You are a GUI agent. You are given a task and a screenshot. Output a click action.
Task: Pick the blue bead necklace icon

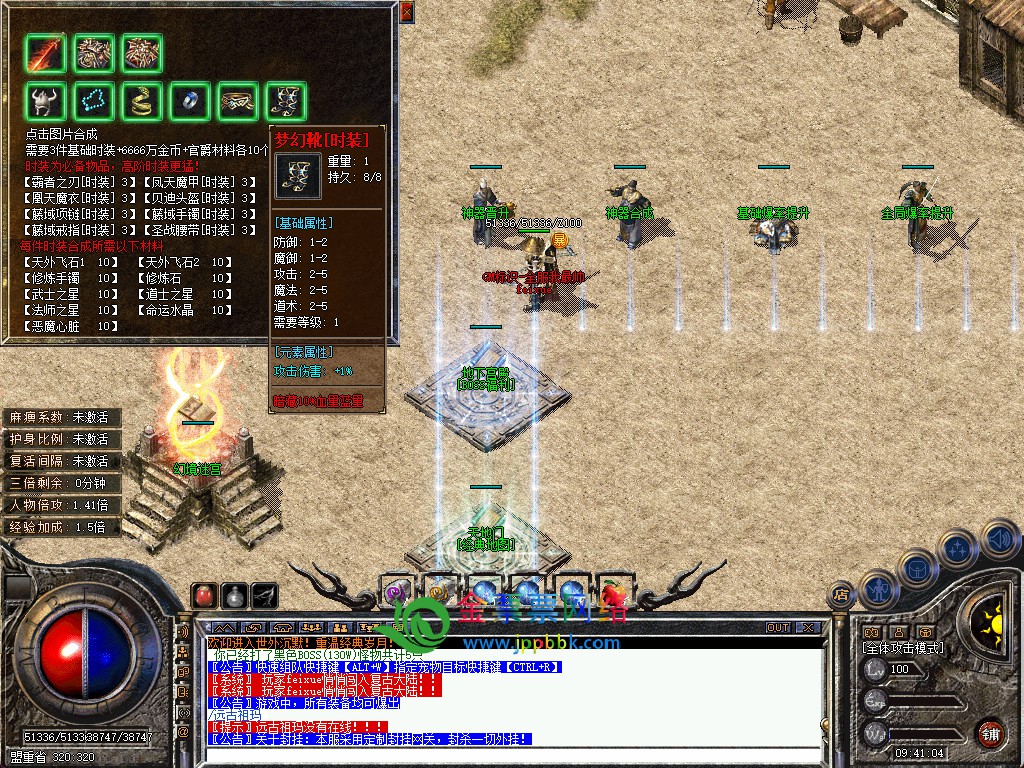point(94,101)
